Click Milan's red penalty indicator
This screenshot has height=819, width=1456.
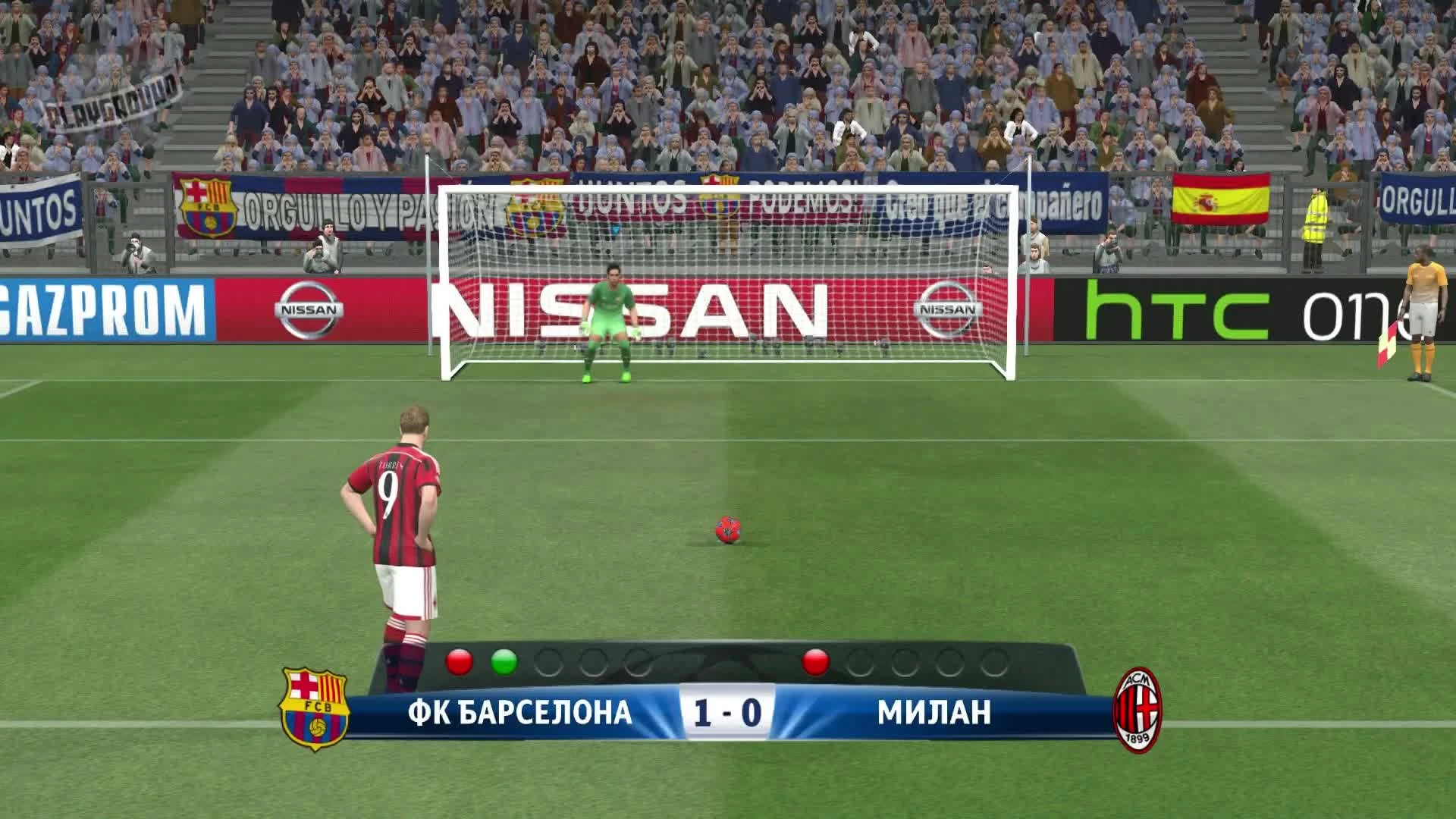816,664
